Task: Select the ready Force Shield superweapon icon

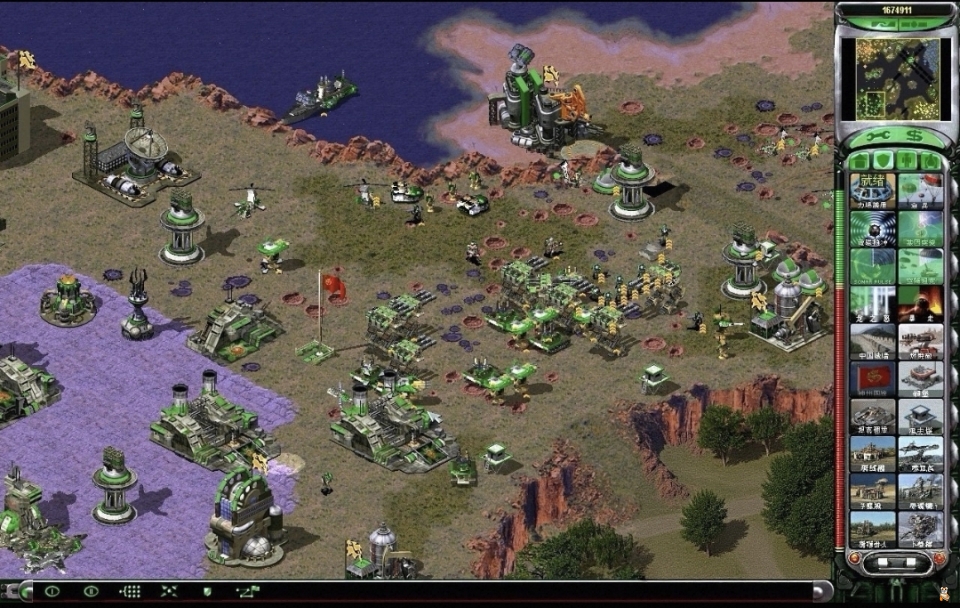Action: pyautogui.click(x=871, y=189)
